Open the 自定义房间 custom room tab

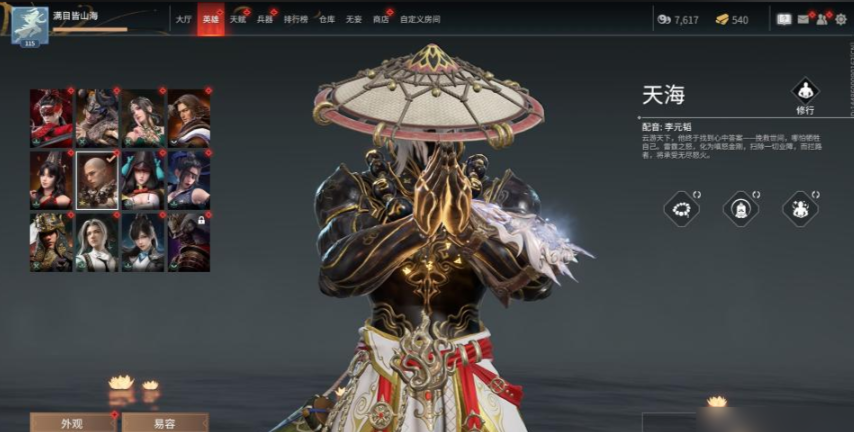[x=420, y=19]
